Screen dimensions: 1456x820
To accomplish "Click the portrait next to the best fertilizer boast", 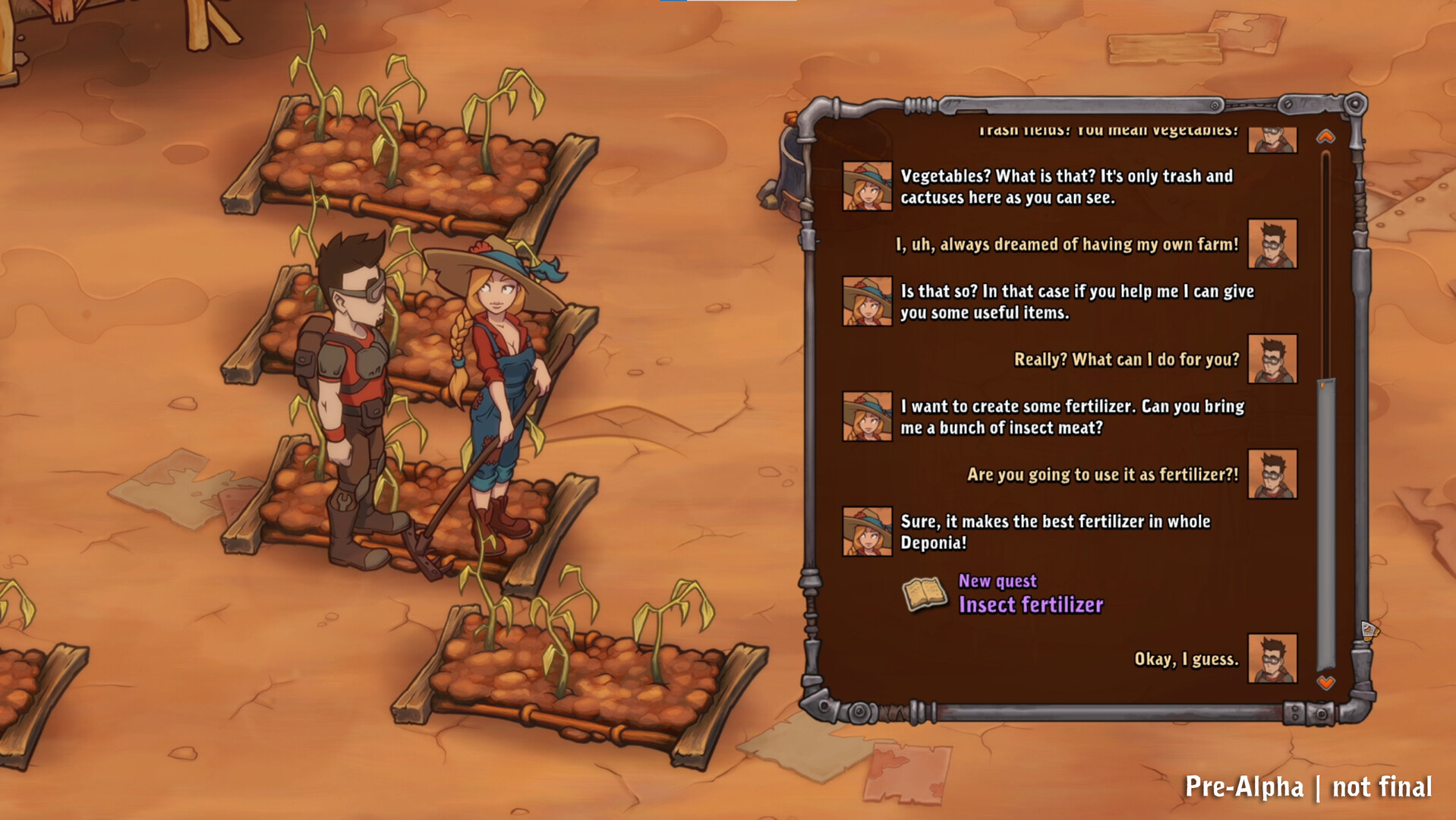I will coord(866,532).
